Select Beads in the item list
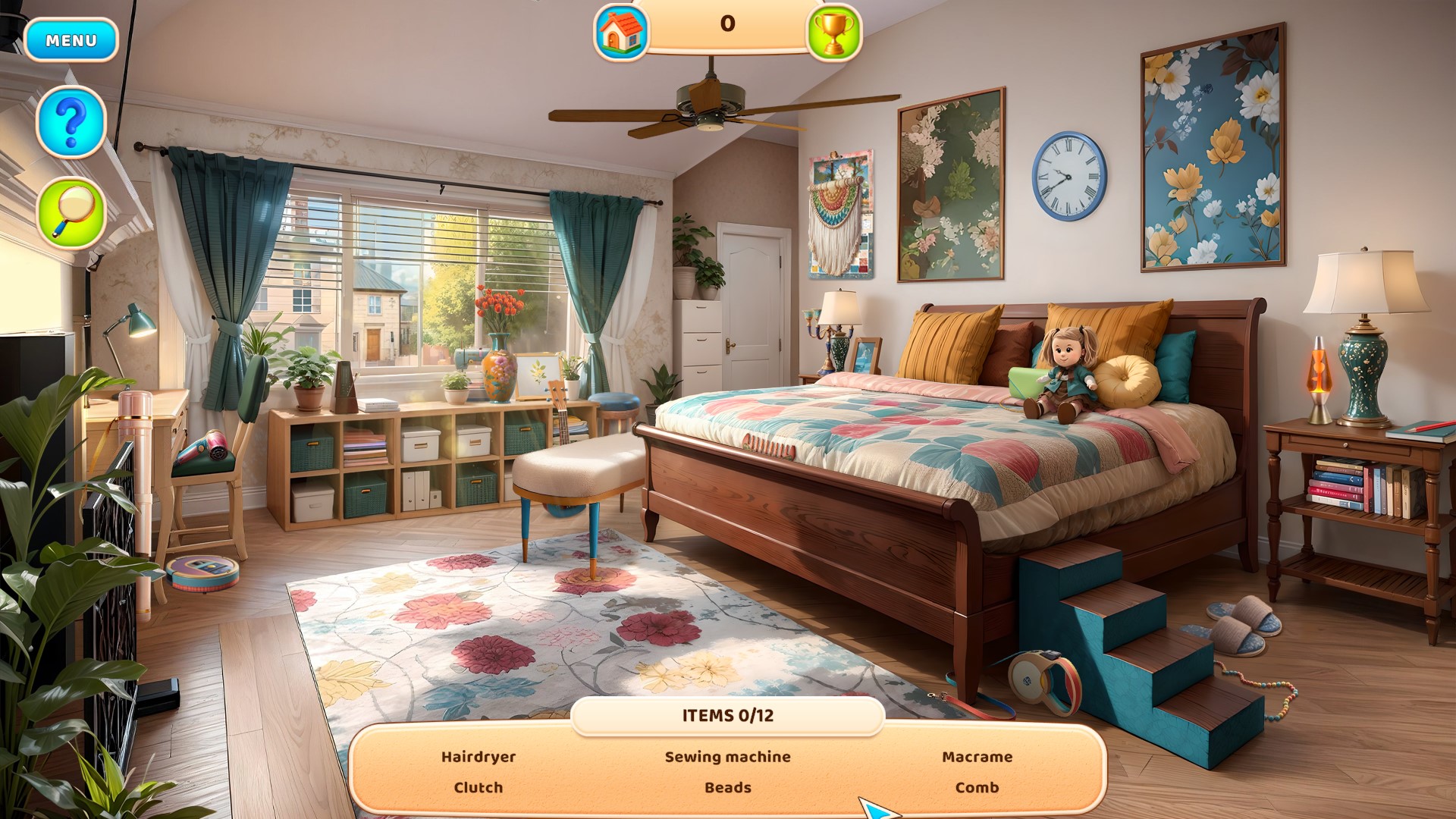Image resolution: width=1456 pixels, height=819 pixels. click(x=727, y=787)
